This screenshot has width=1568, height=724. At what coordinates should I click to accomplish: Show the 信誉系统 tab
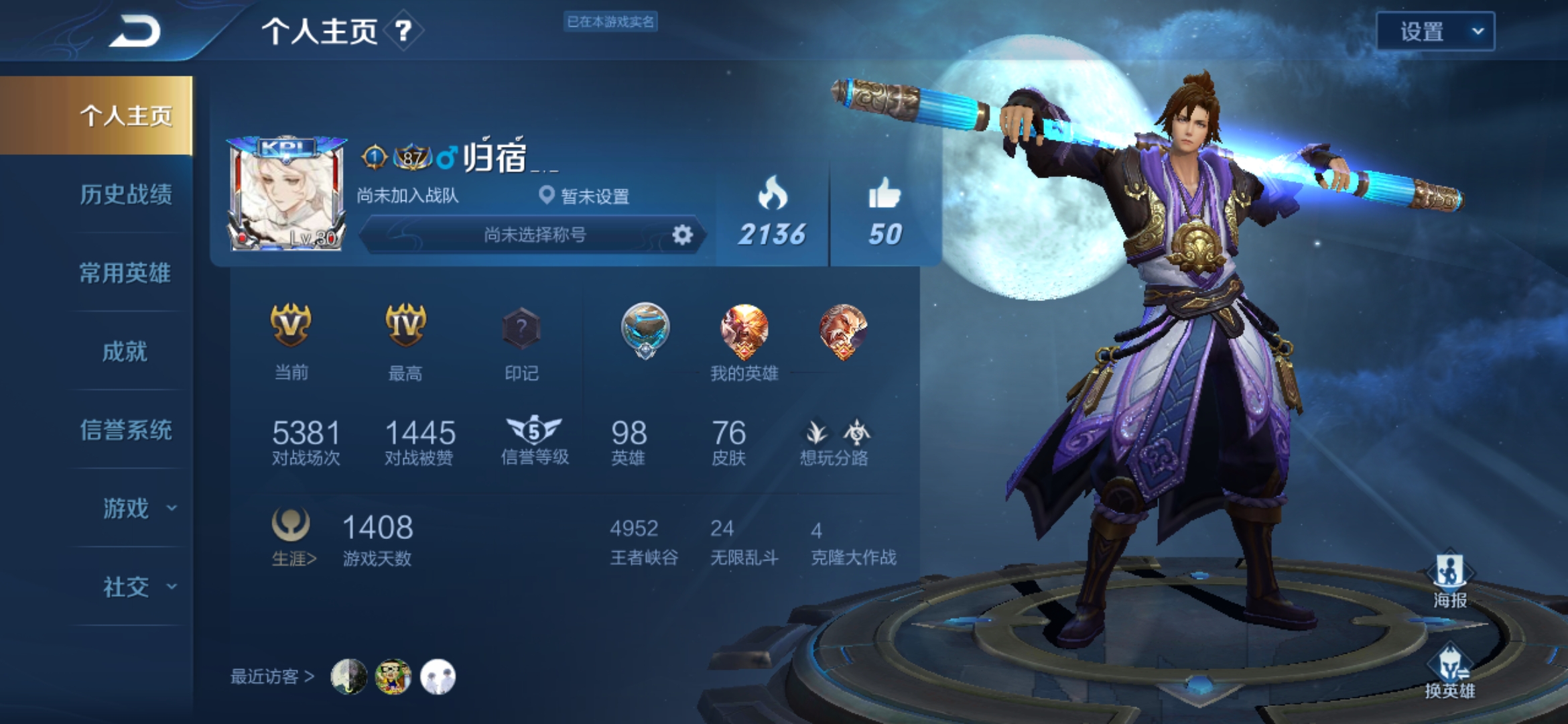tap(125, 430)
